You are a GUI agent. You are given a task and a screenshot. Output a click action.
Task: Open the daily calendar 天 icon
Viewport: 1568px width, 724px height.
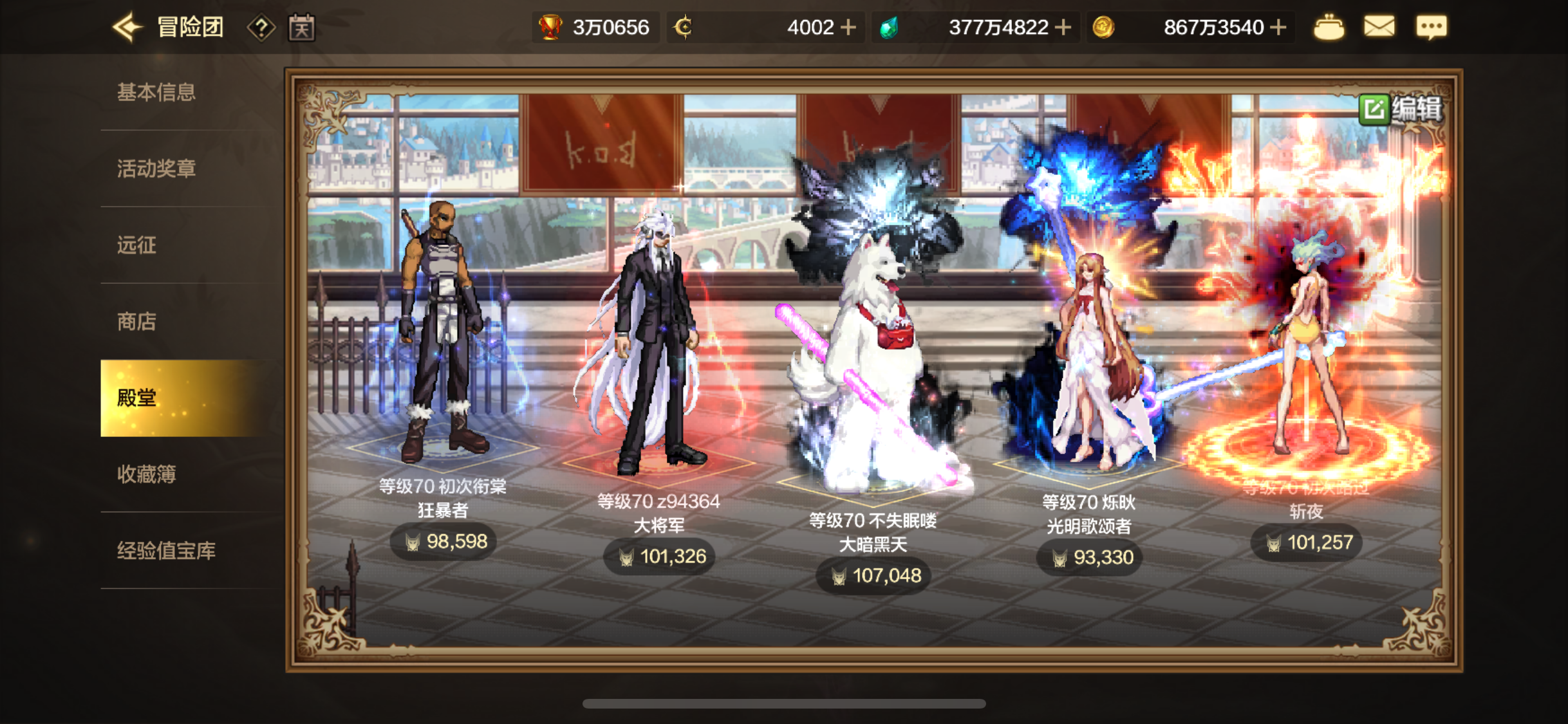tap(302, 26)
